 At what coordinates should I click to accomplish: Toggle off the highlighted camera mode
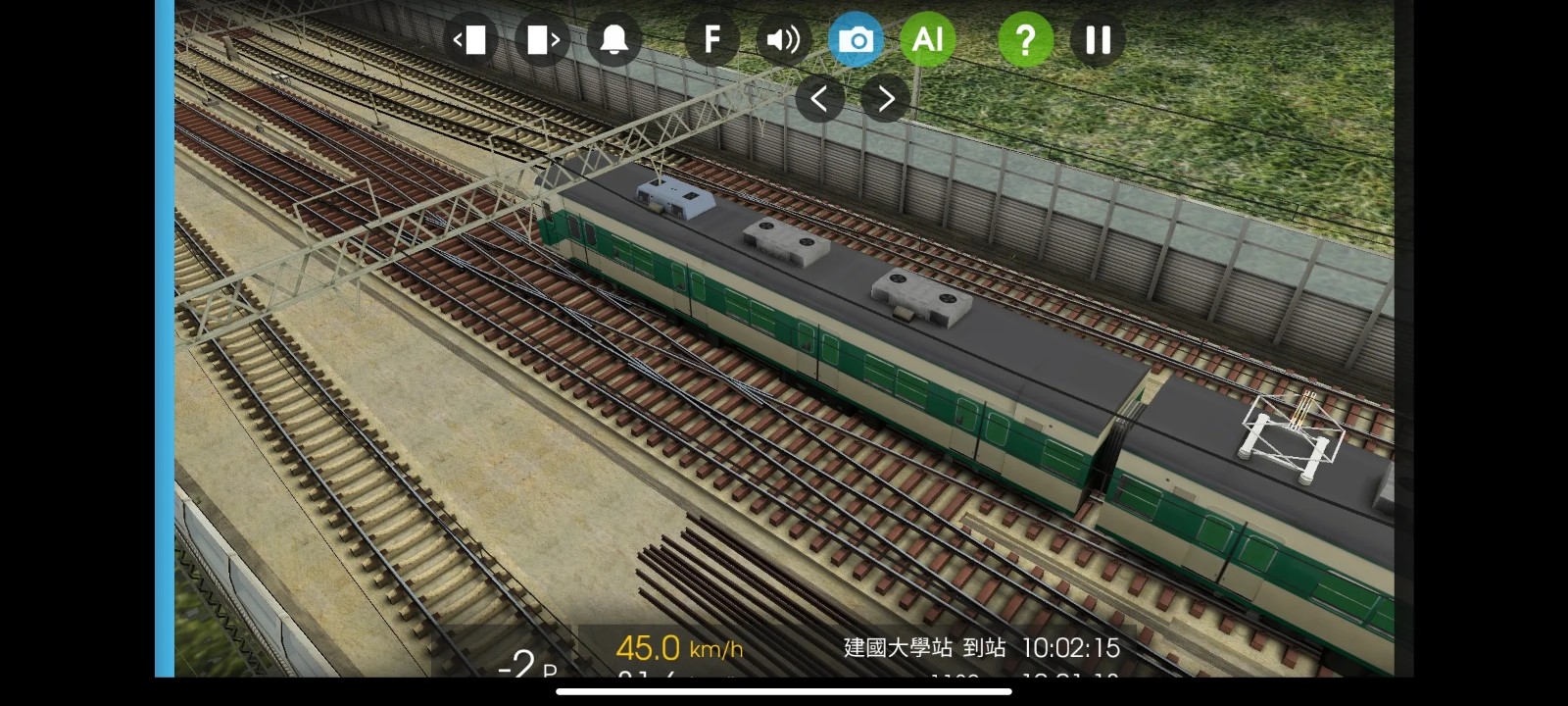point(857,39)
